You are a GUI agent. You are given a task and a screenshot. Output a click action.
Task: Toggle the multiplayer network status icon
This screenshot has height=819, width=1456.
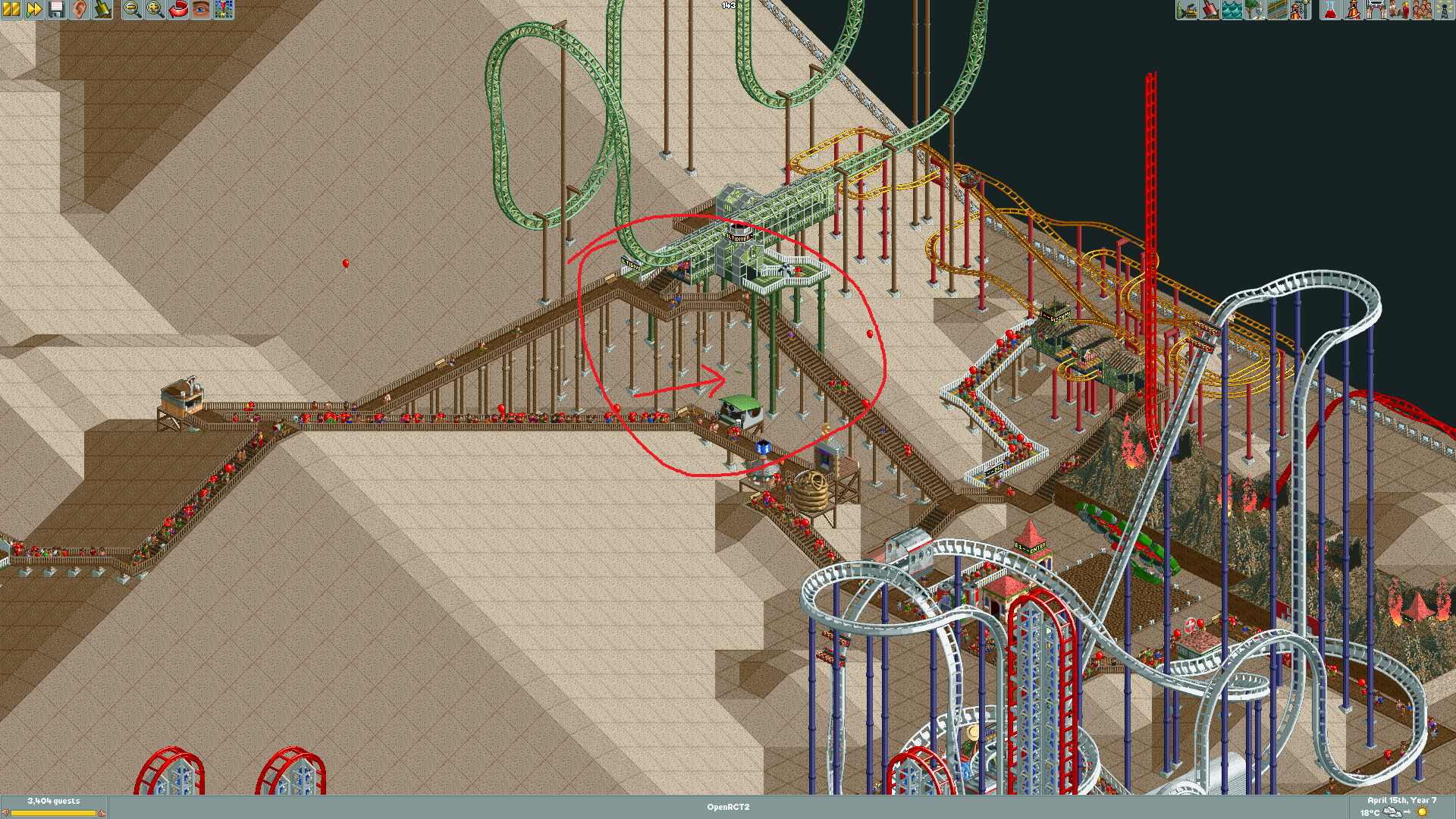(1444, 10)
